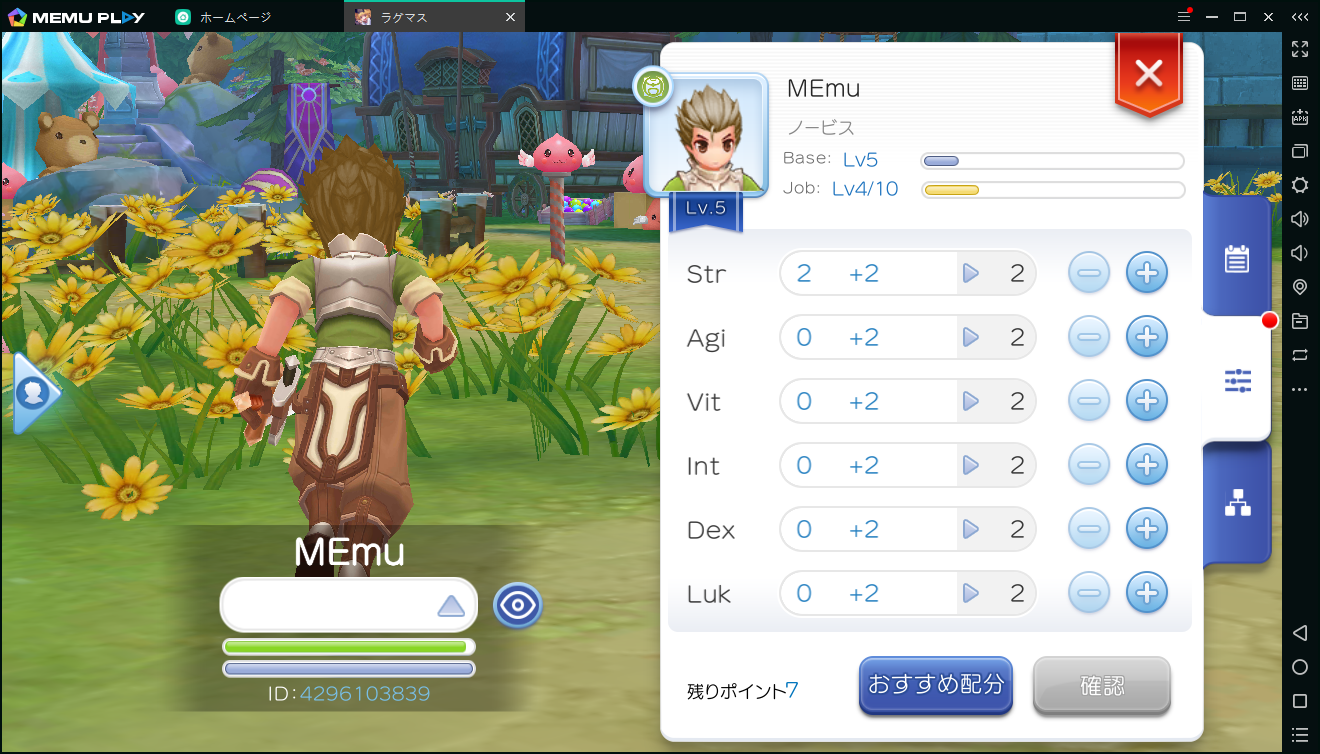
Task: Open the clipboard panel tab above stats
Action: (1238, 259)
